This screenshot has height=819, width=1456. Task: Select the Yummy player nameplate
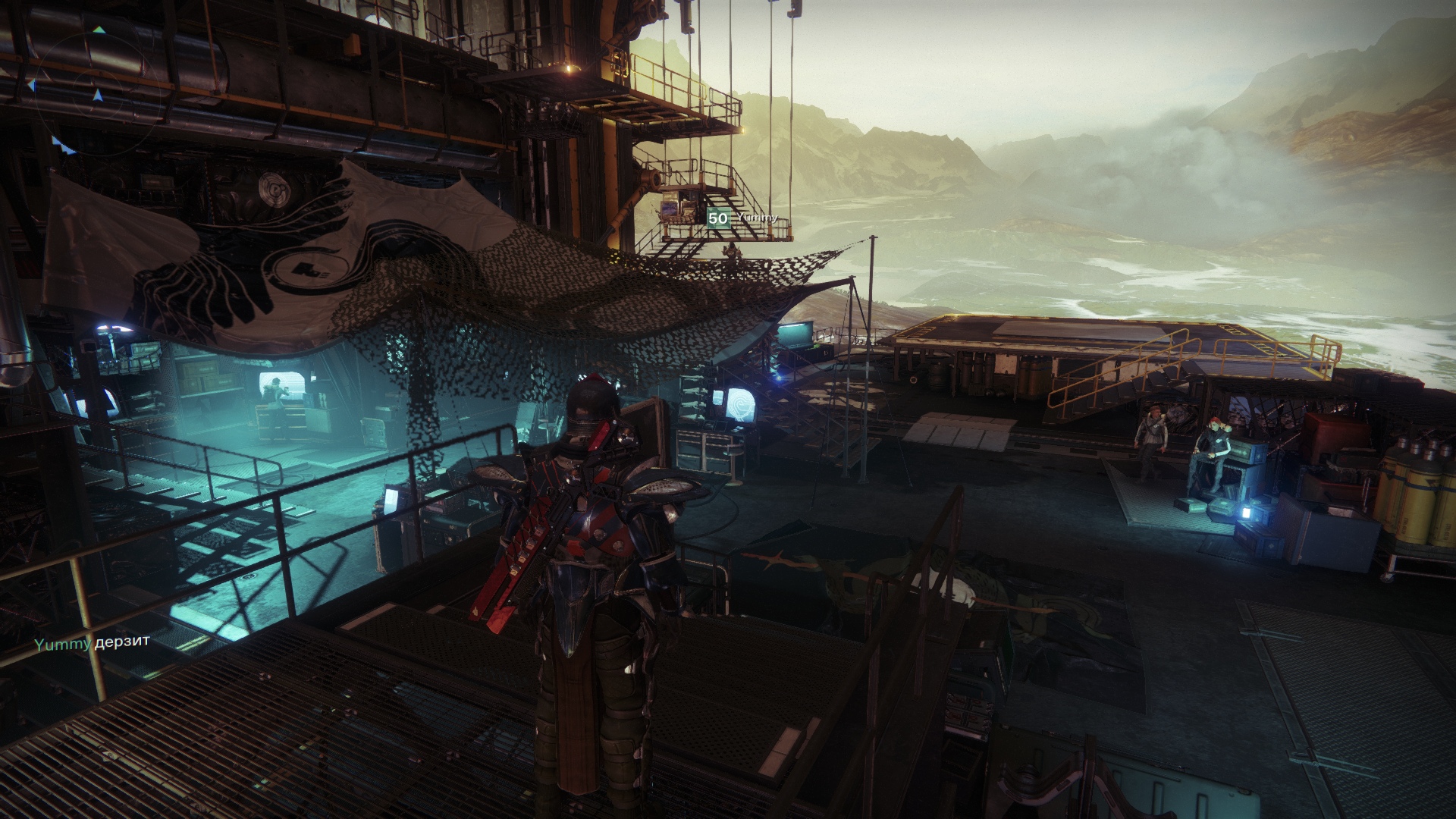(742, 219)
